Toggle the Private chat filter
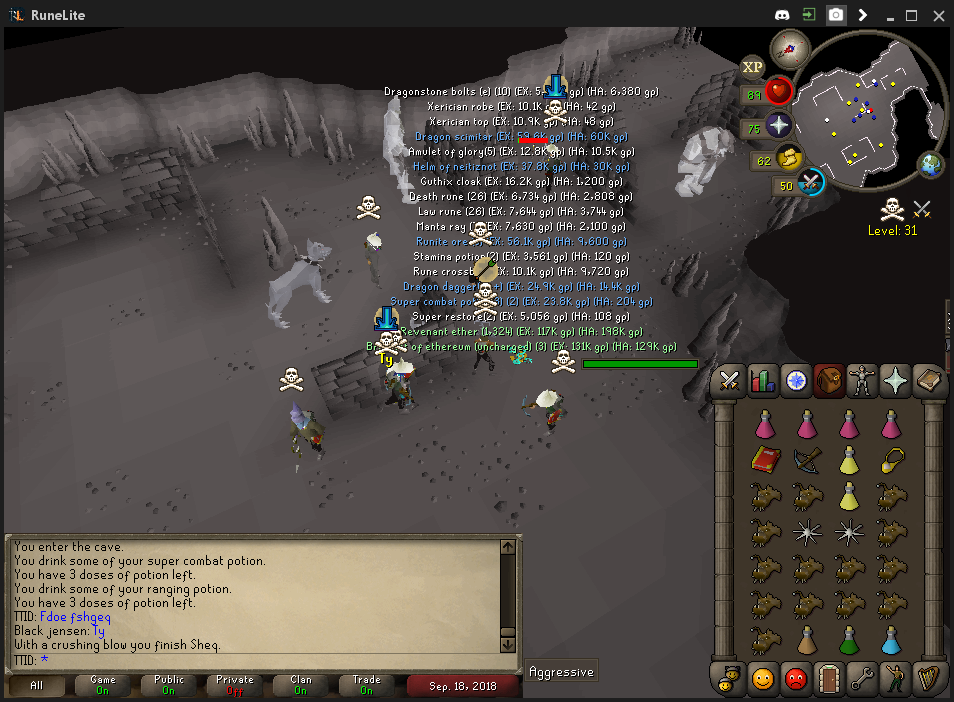The height and width of the screenshot is (702, 954). (x=235, y=685)
